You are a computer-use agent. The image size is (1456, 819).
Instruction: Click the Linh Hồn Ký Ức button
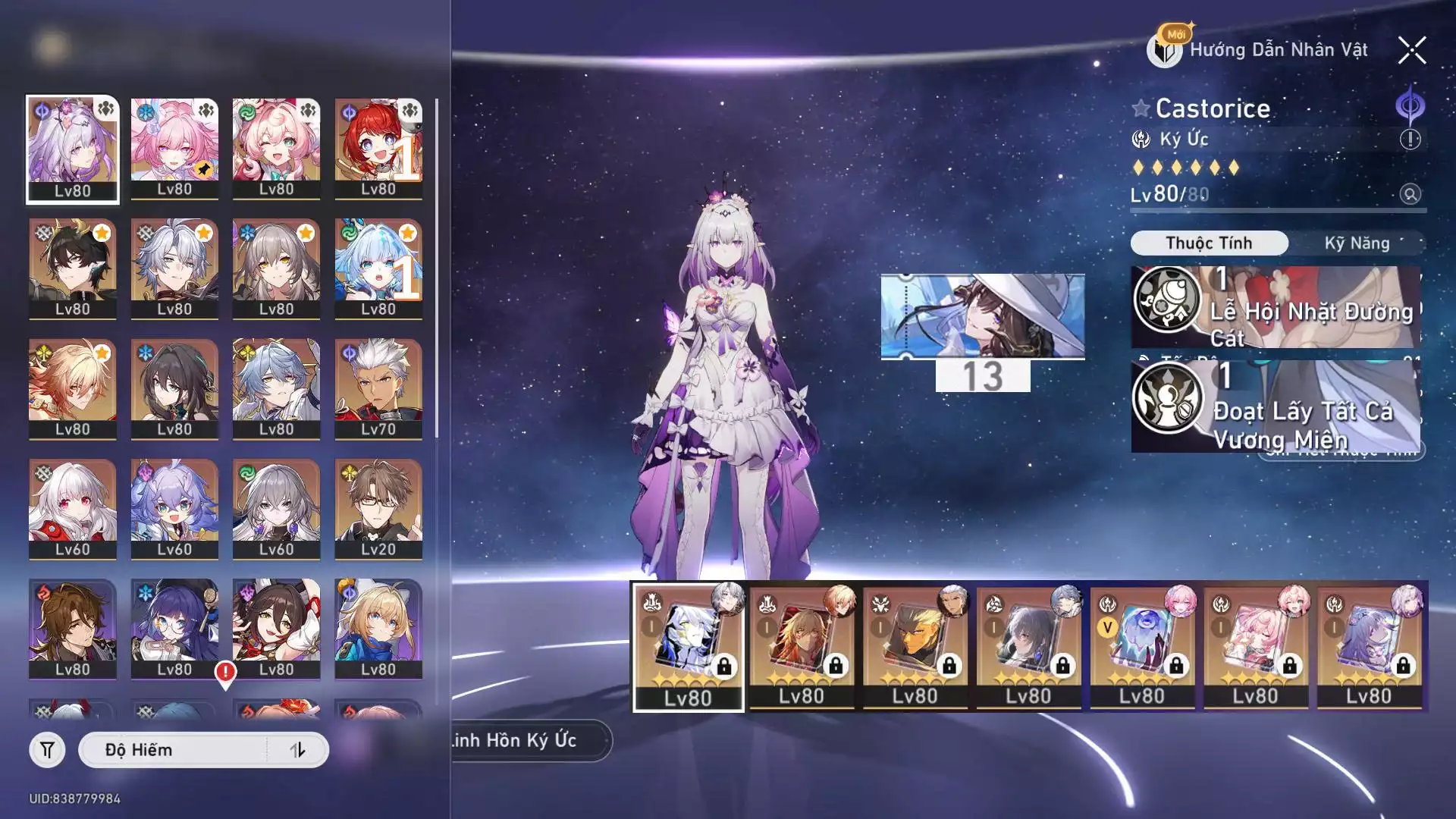523,740
